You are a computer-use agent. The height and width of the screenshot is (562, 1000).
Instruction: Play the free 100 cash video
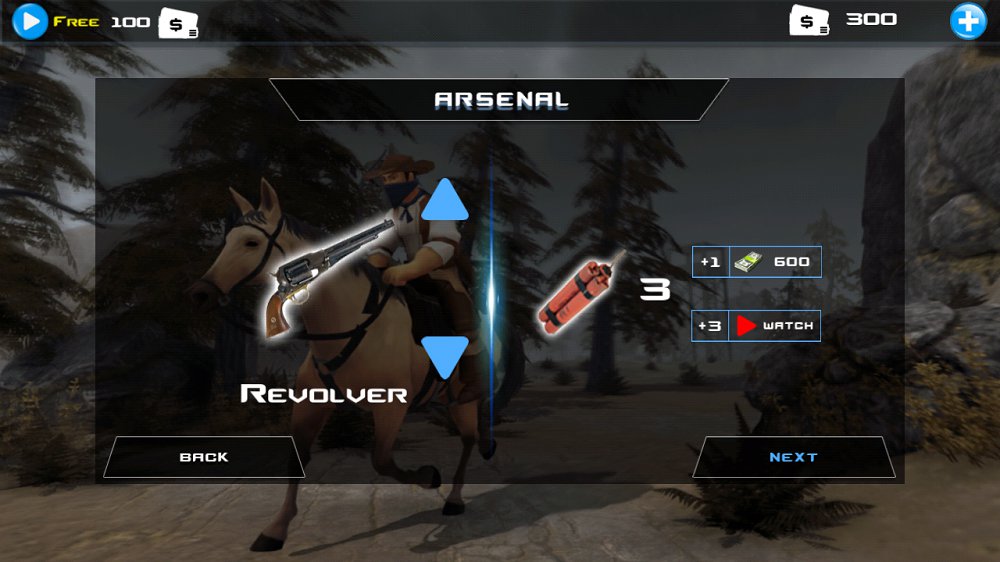tap(30, 20)
